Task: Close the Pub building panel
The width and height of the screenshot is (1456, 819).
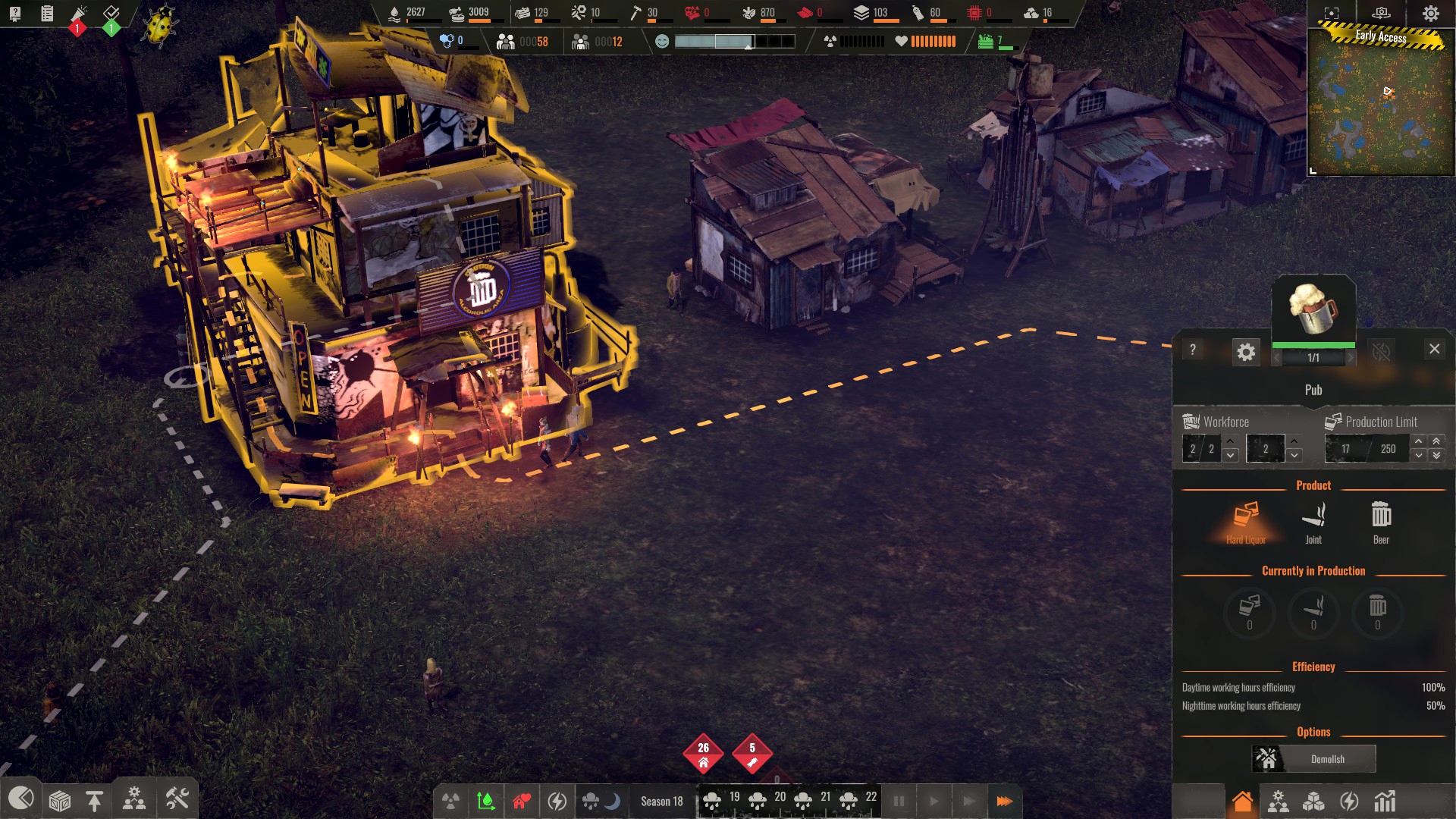Action: coord(1434,349)
